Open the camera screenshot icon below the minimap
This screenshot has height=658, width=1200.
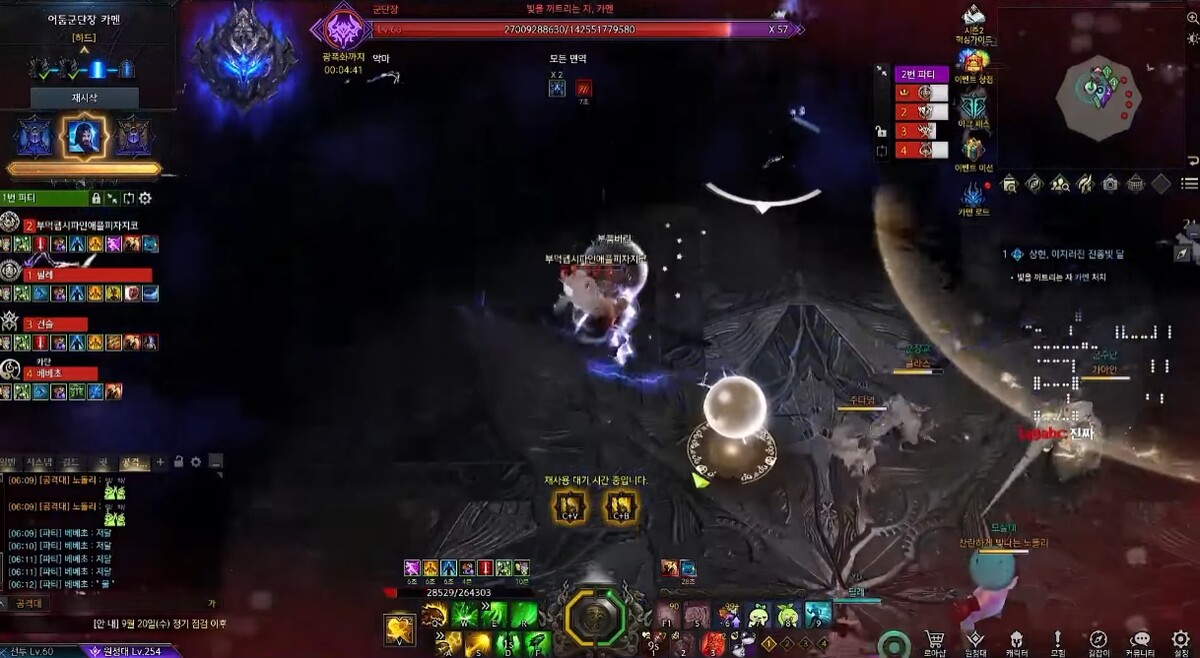tap(1110, 184)
